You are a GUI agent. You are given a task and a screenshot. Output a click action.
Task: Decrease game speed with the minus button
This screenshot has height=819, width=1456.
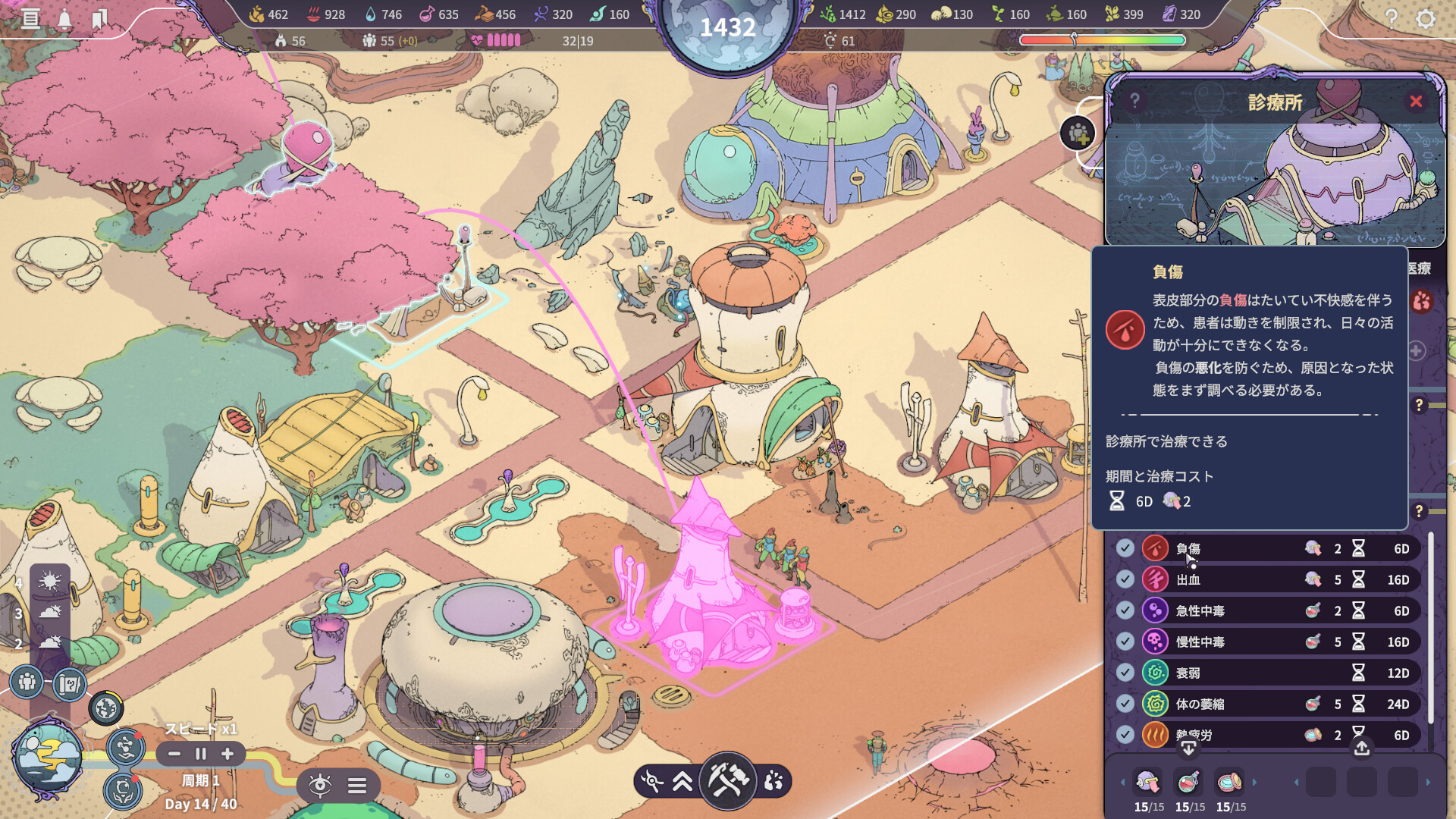(174, 754)
